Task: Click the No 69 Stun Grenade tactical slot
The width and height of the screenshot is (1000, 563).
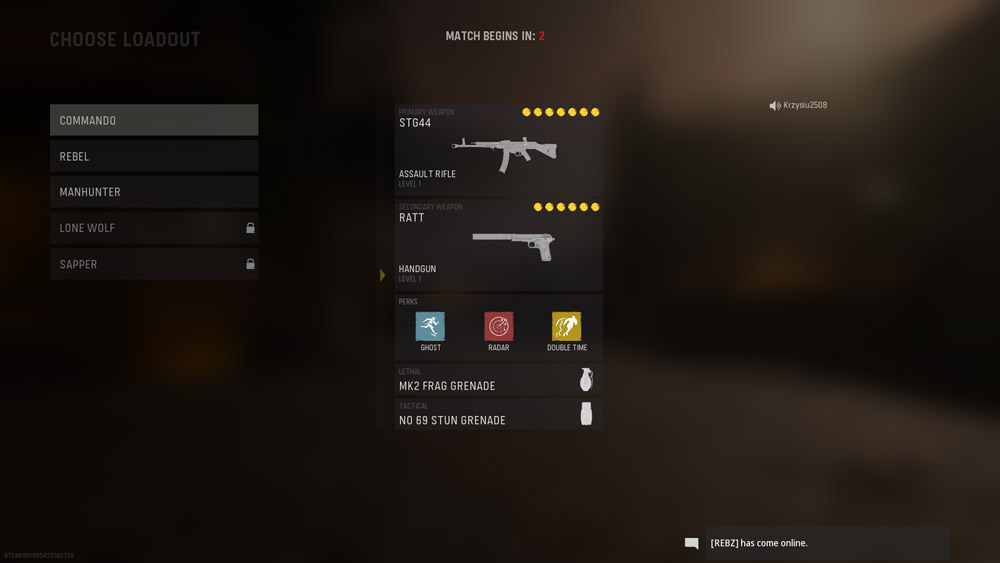Action: (x=499, y=414)
